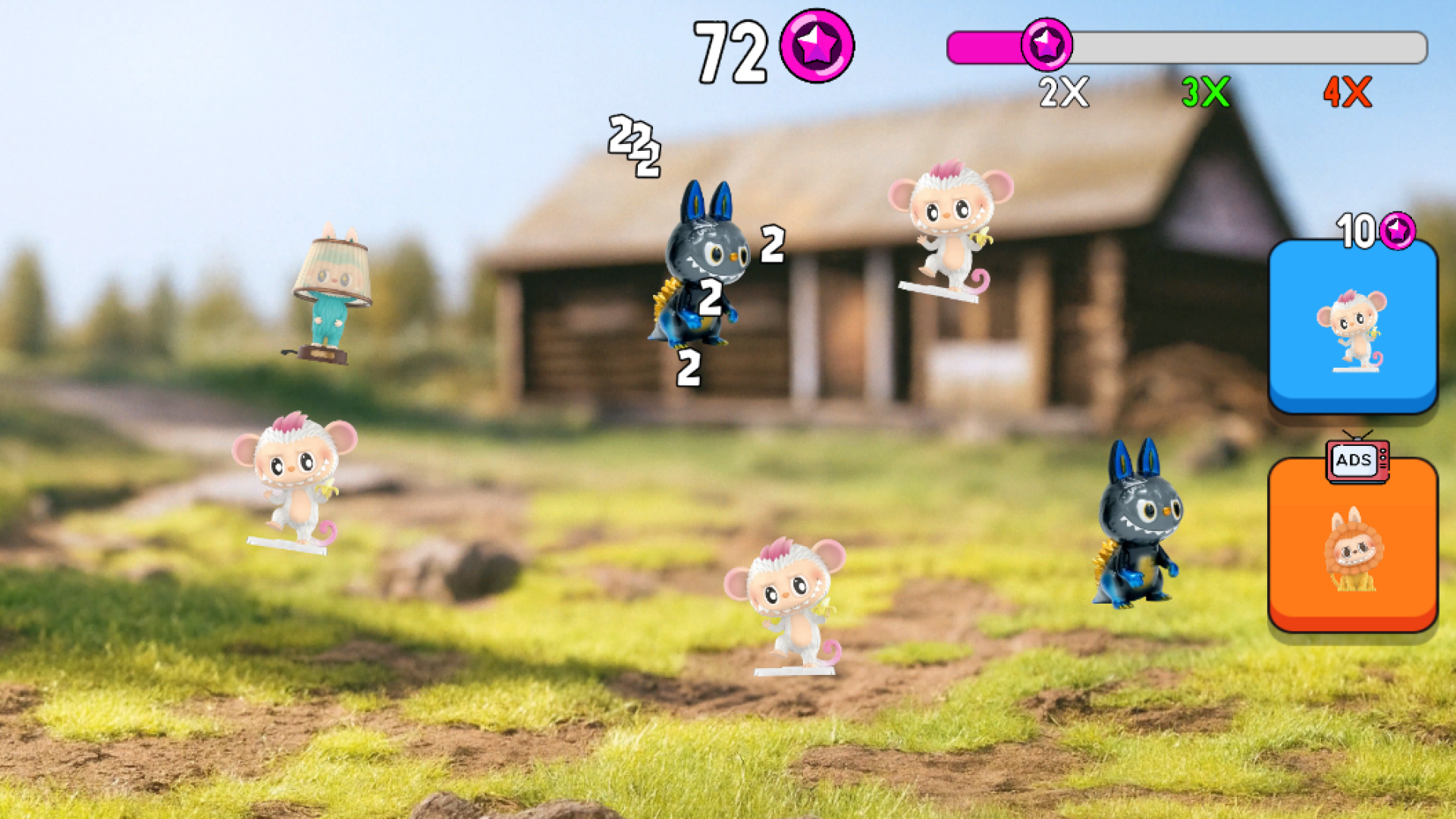Tap the score number 72
Image resolution: width=1456 pixels, height=819 pixels.
pos(730,47)
